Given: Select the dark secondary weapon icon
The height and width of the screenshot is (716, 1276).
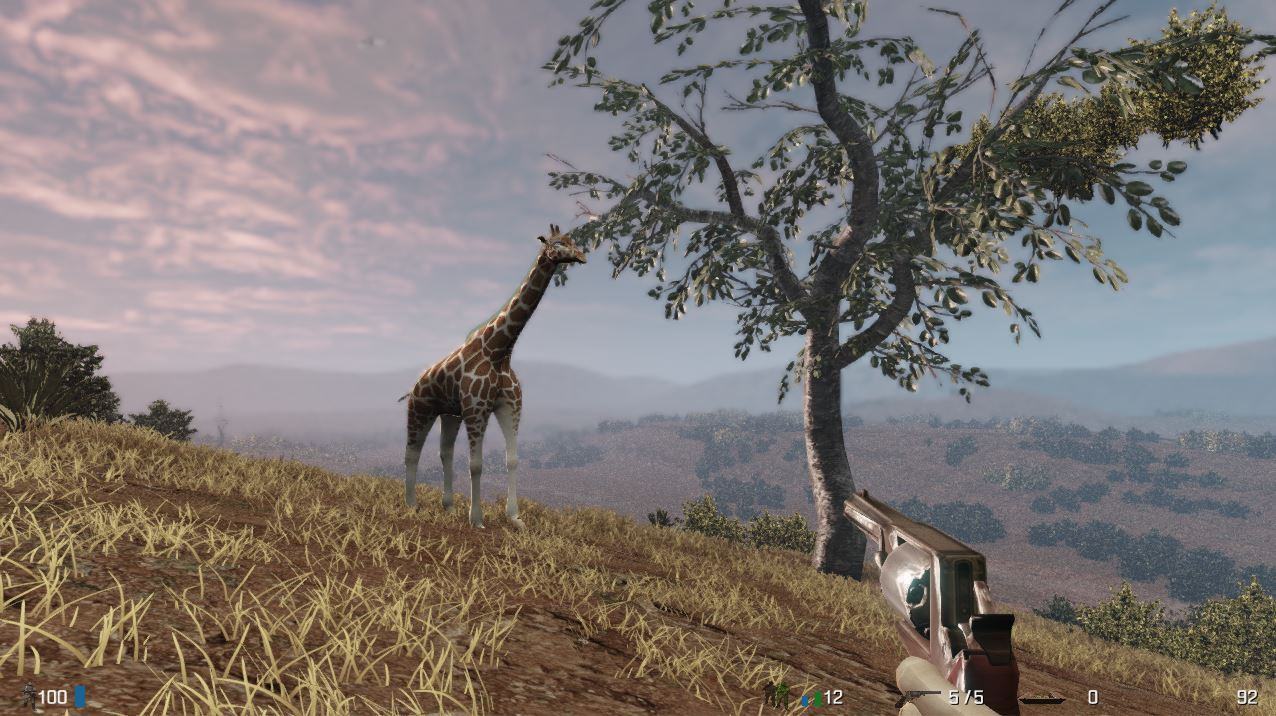Looking at the screenshot, I should (1041, 698).
